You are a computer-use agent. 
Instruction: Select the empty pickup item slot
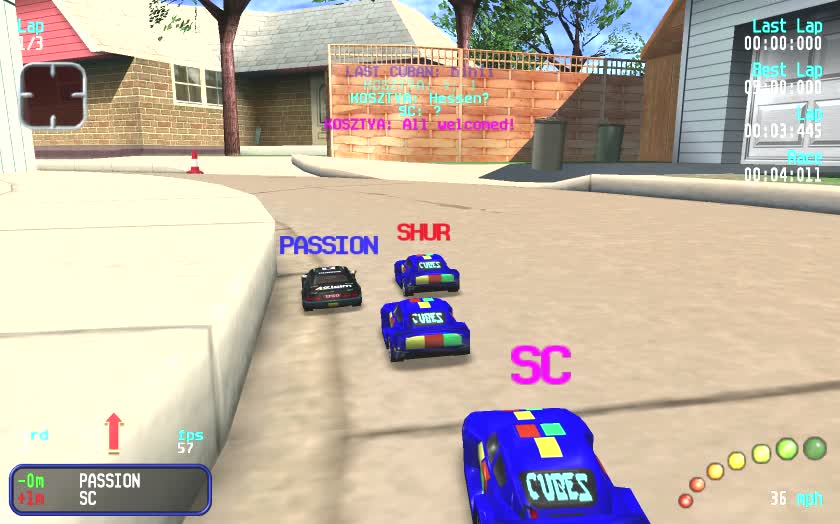point(53,96)
